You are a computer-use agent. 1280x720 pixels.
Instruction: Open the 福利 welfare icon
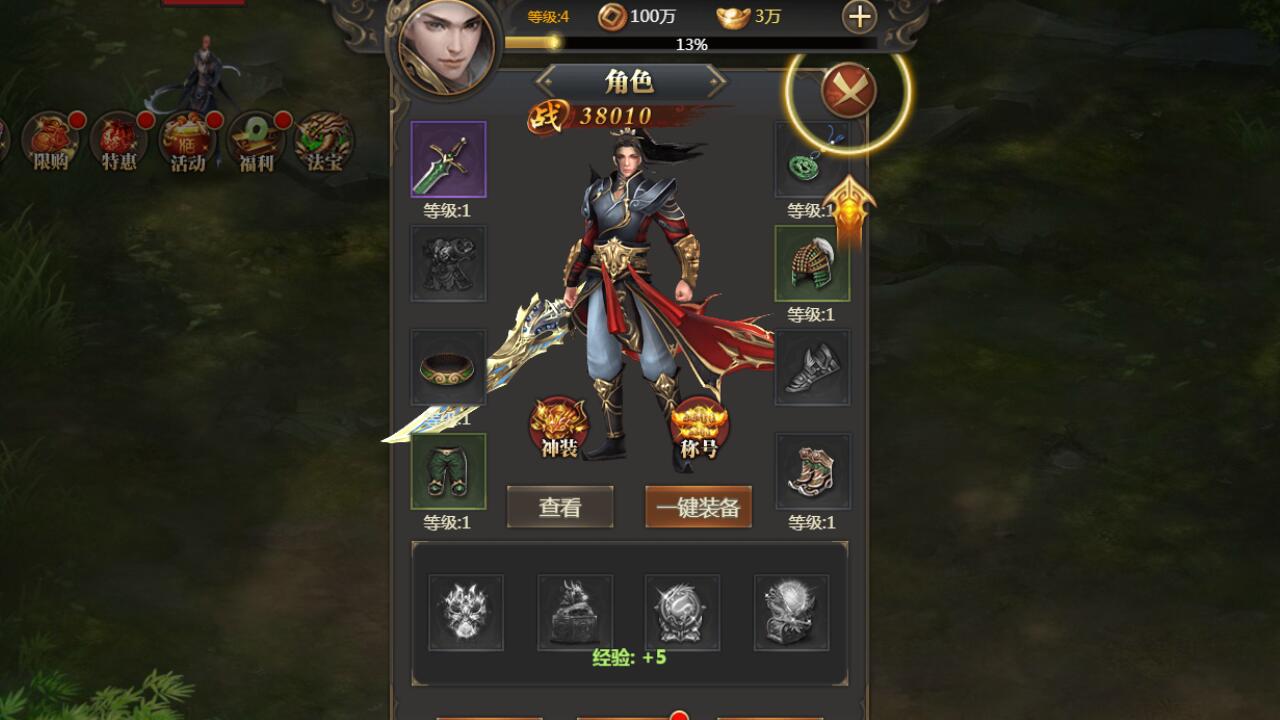click(x=256, y=141)
